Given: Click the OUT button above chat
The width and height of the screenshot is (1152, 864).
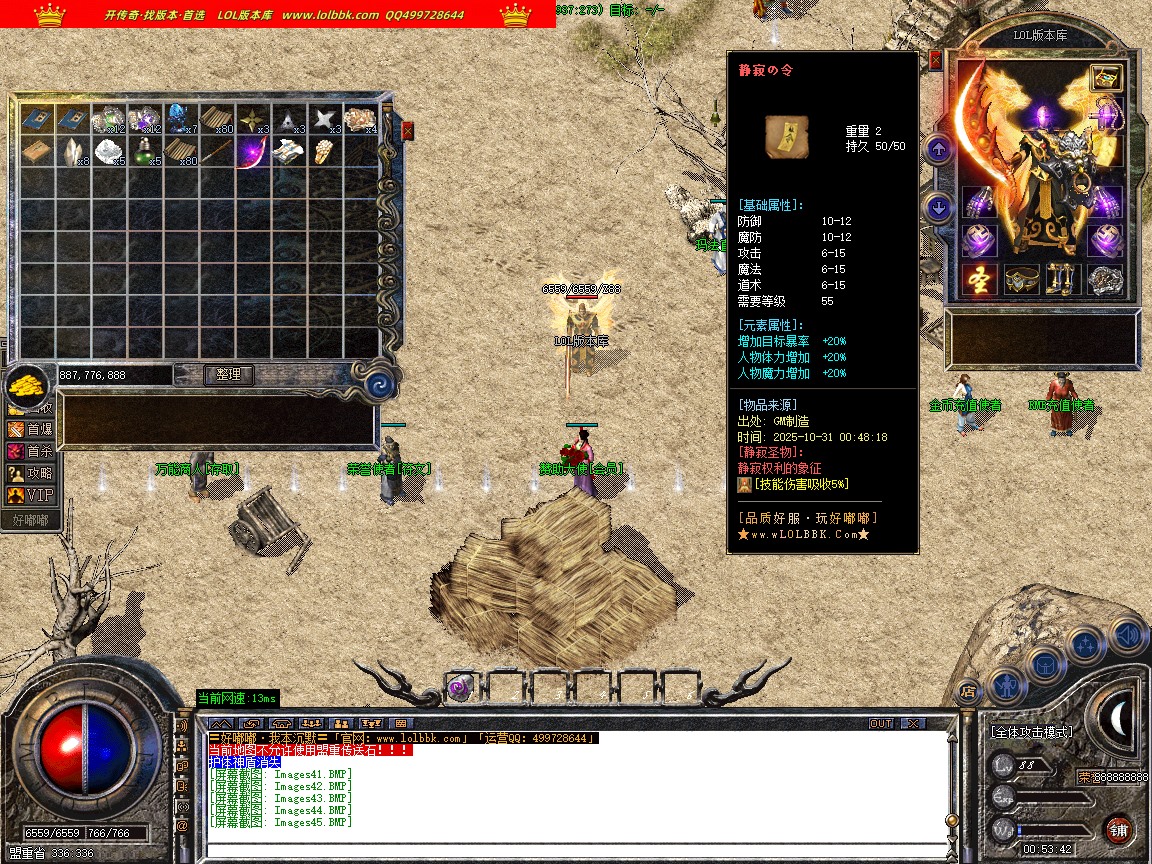Looking at the screenshot, I should pyautogui.click(x=880, y=723).
